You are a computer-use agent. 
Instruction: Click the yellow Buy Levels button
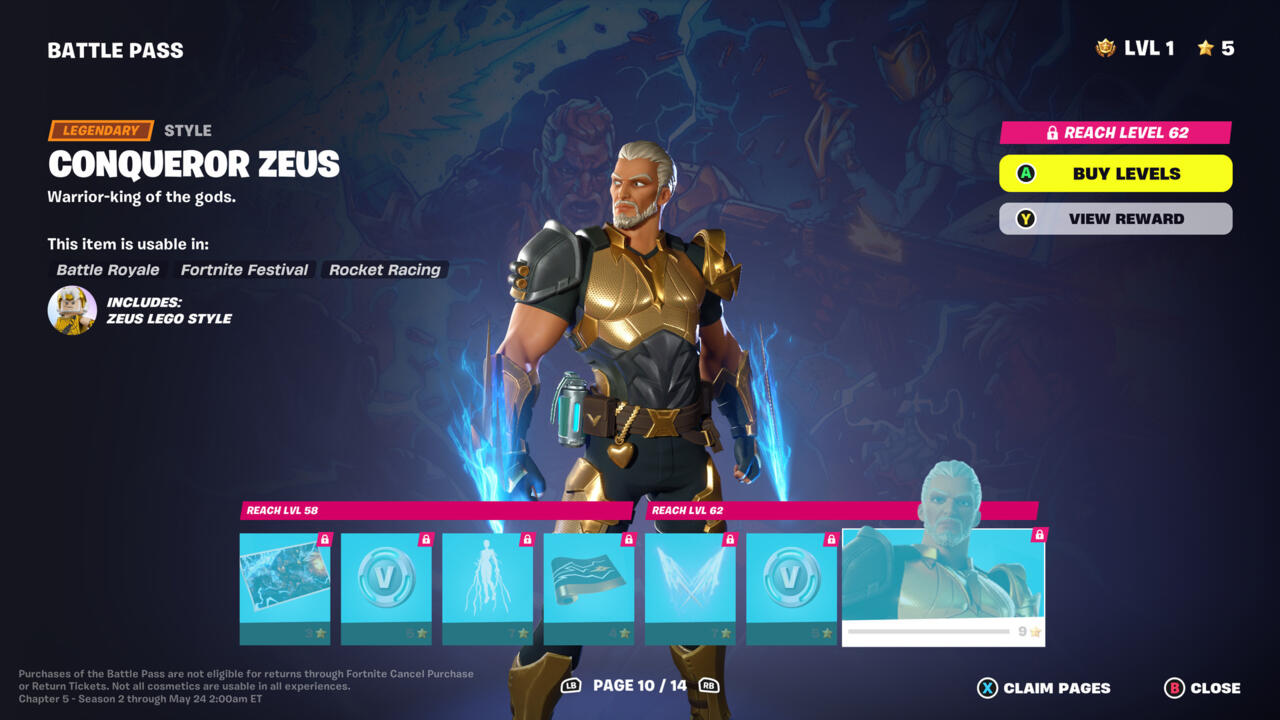coord(1115,173)
